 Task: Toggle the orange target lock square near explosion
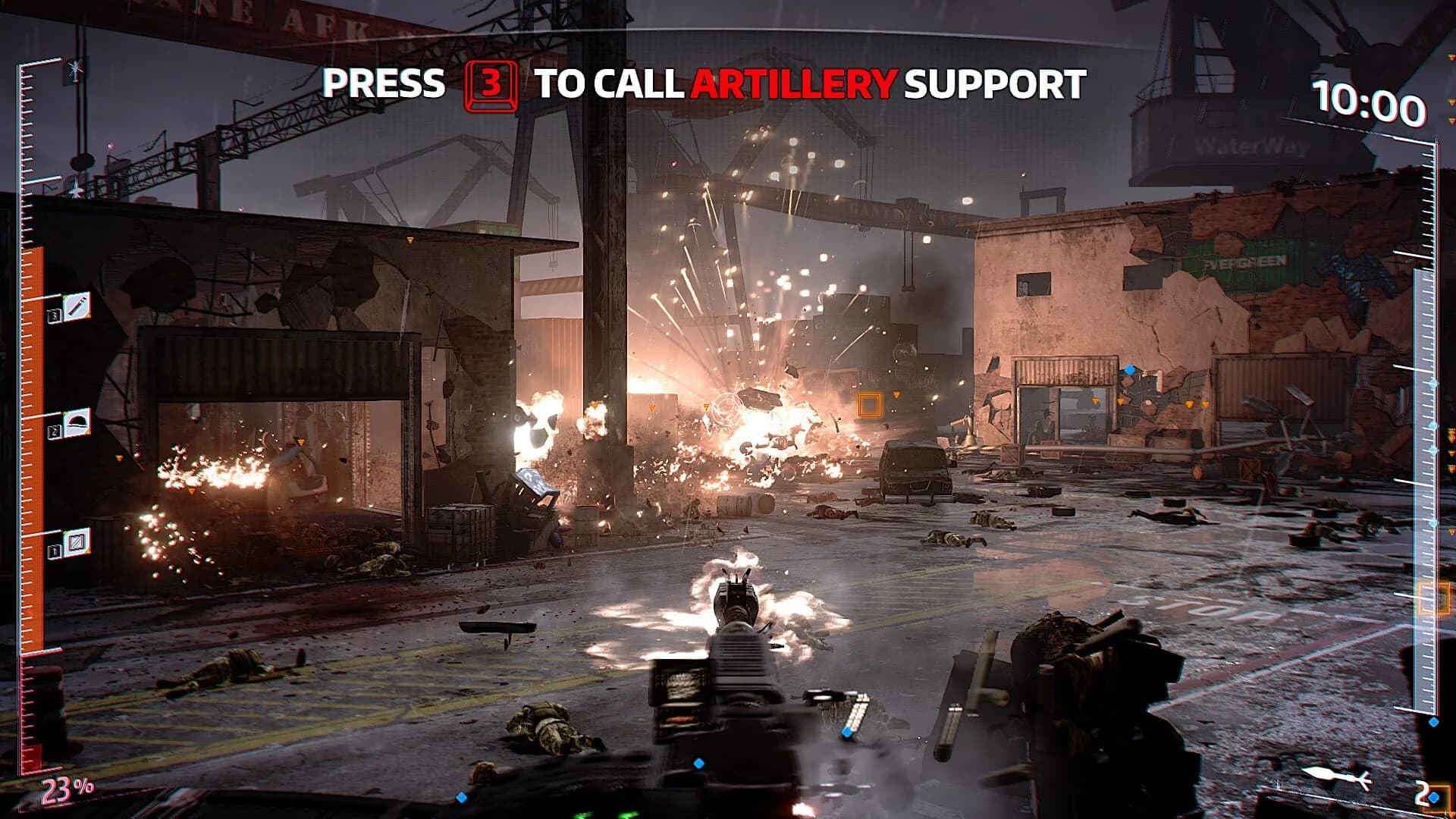pyautogui.click(x=870, y=403)
